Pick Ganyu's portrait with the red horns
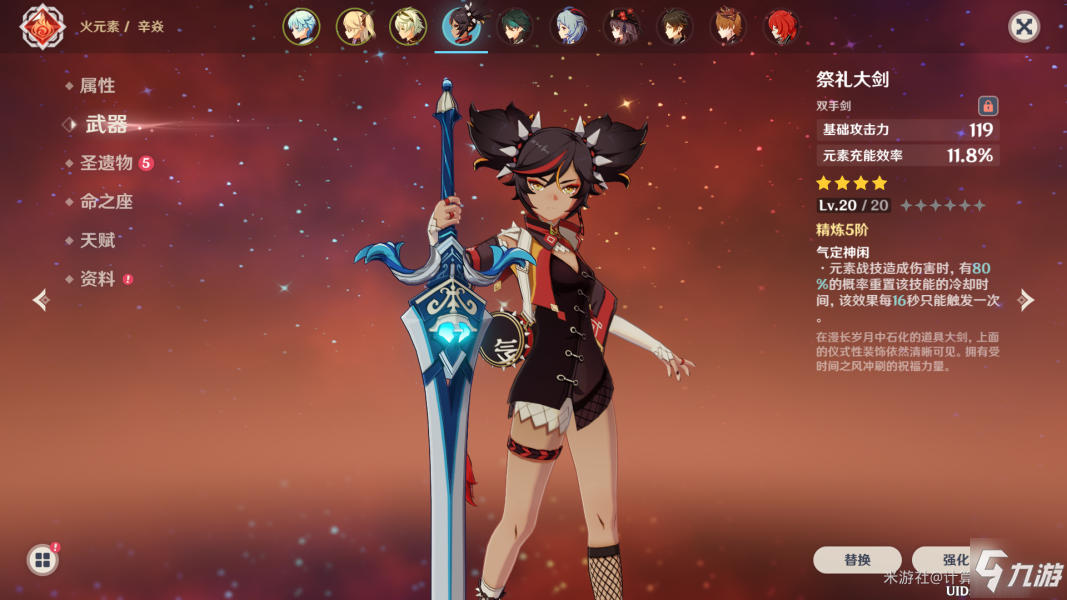 [569, 27]
